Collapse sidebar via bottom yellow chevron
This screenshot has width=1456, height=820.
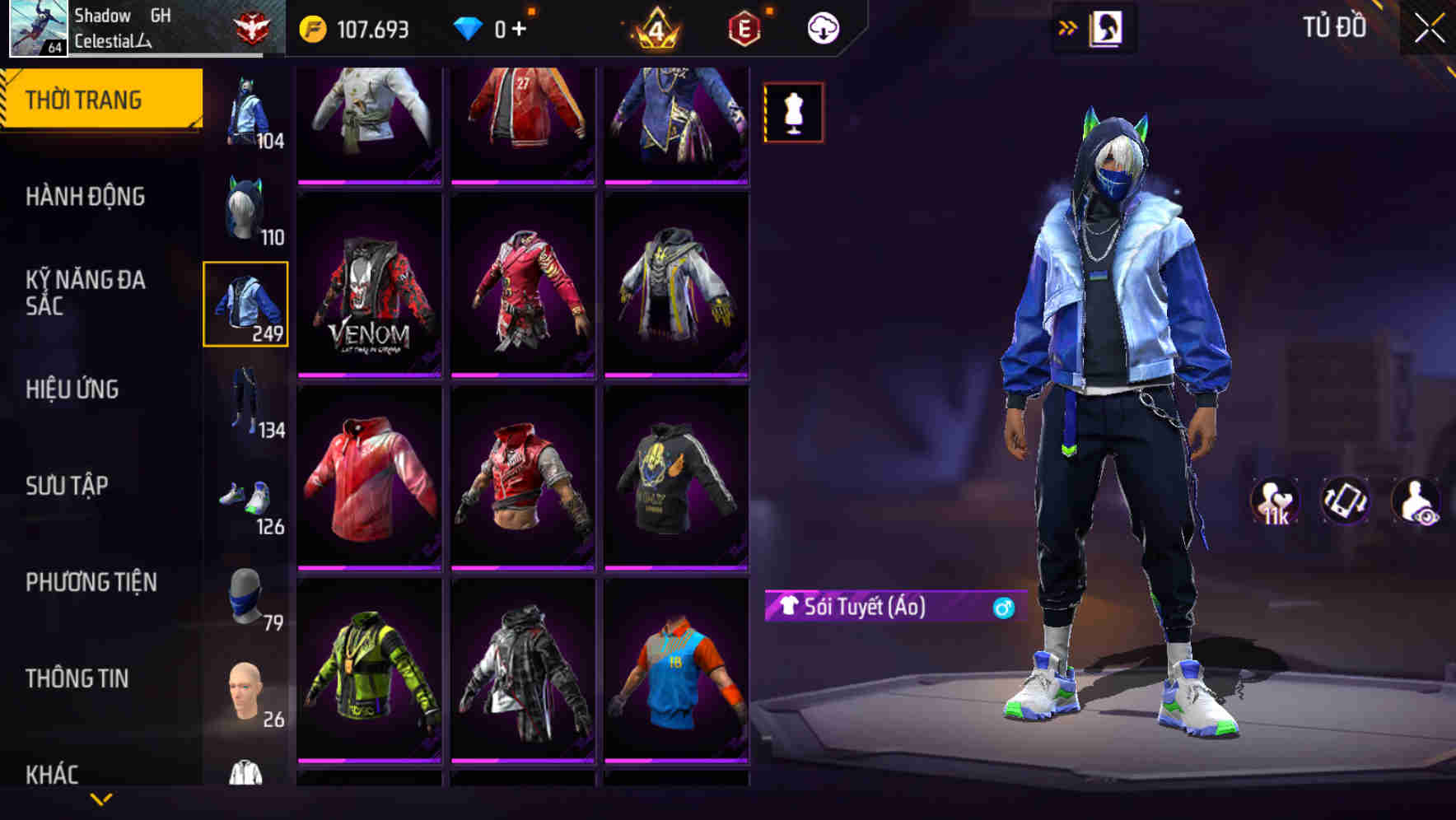tap(101, 799)
